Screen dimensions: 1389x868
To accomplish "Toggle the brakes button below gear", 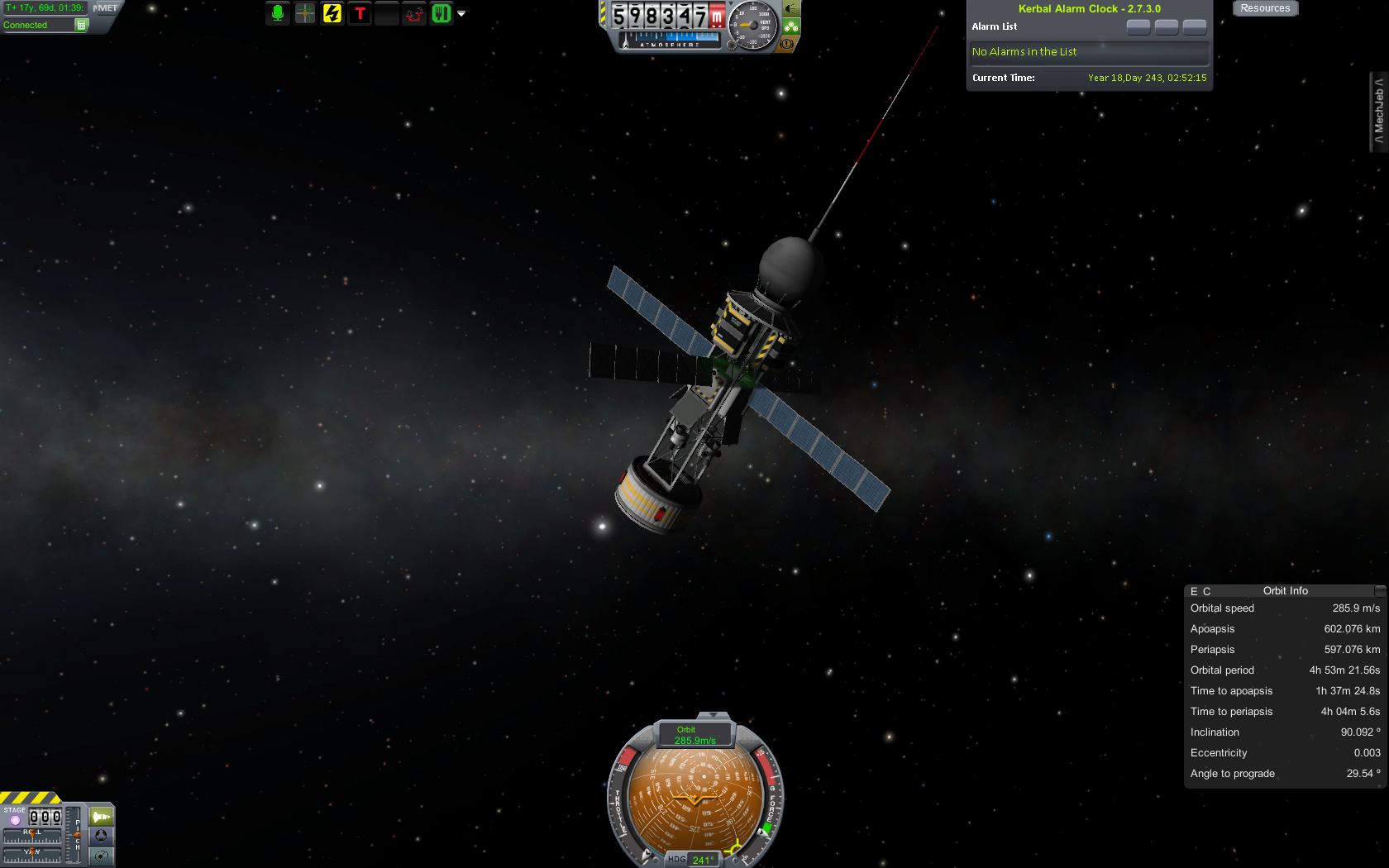I will [789, 44].
